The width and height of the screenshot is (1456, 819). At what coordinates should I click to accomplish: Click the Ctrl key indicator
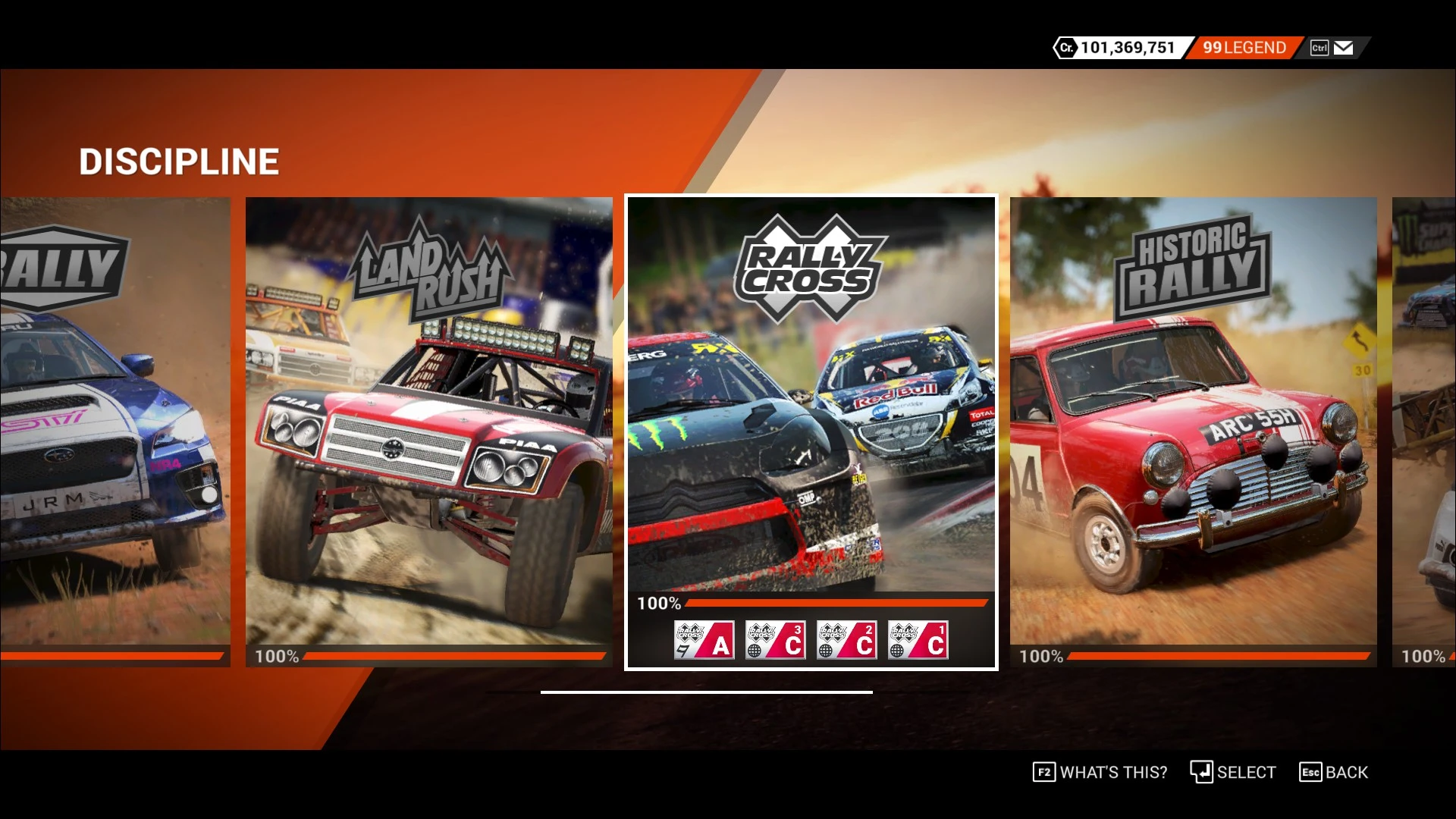click(x=1319, y=47)
